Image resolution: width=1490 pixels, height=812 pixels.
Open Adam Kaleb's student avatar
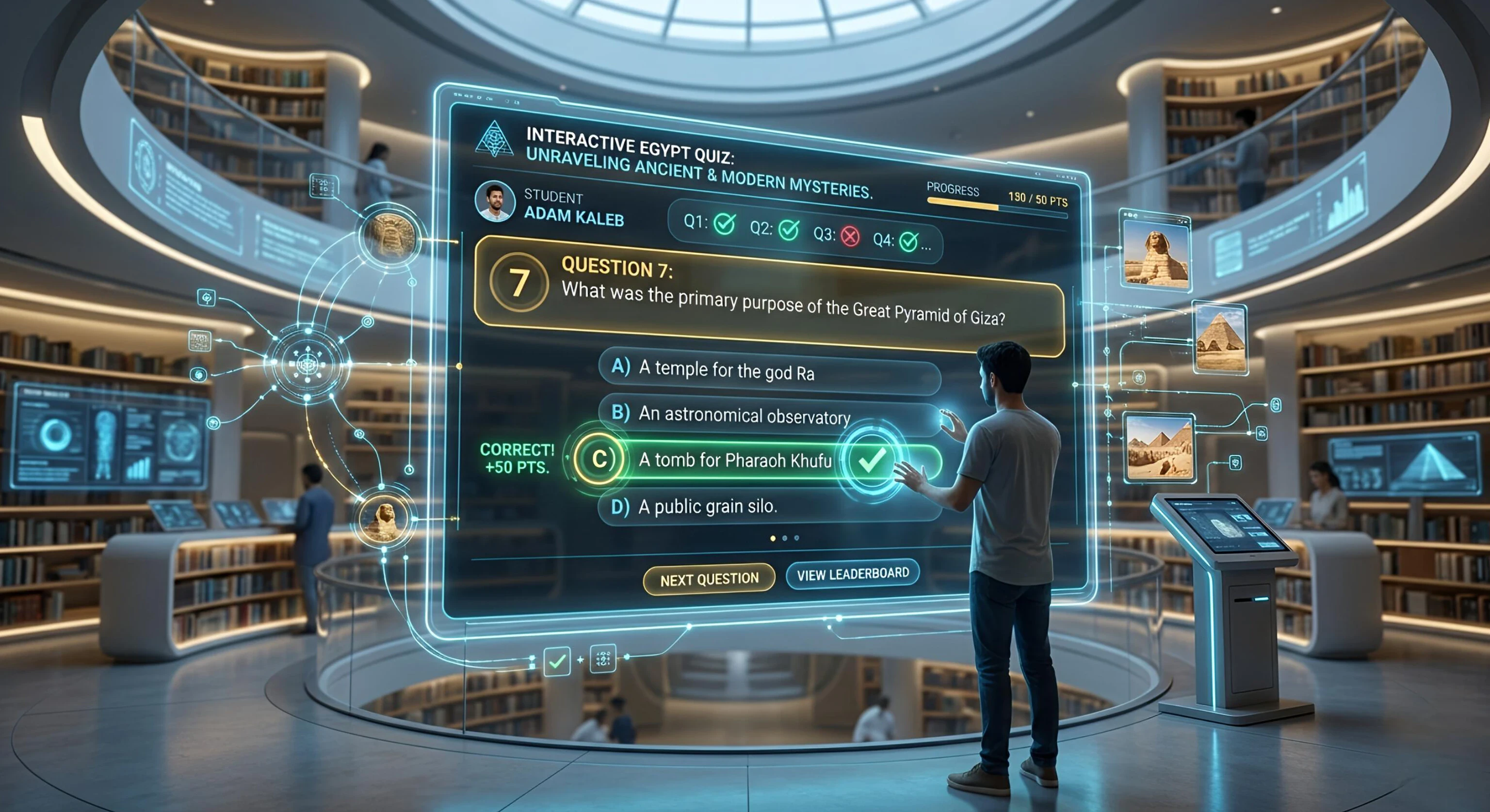coord(495,201)
